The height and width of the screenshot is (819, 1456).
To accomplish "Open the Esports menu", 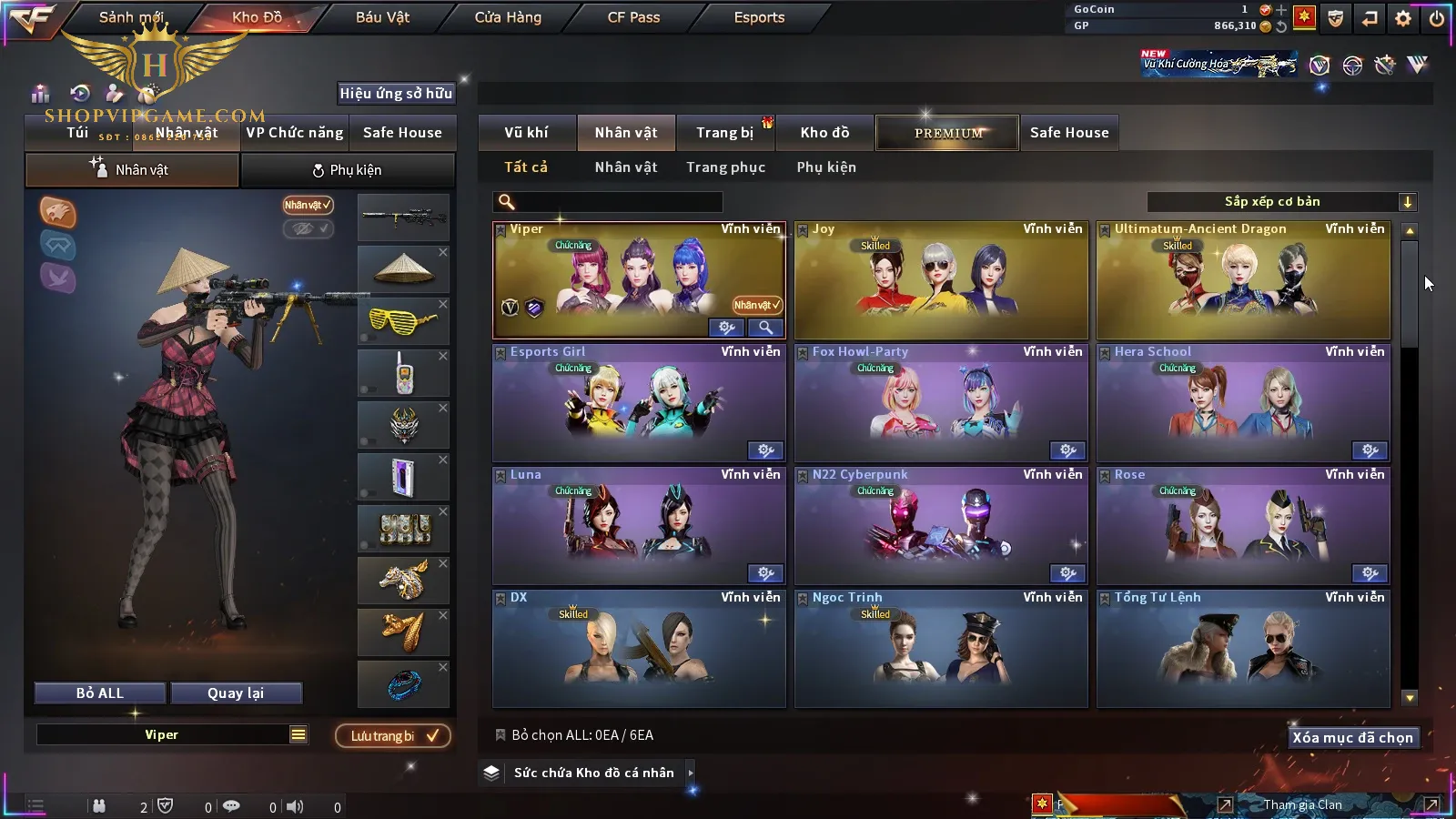I will 759,17.
